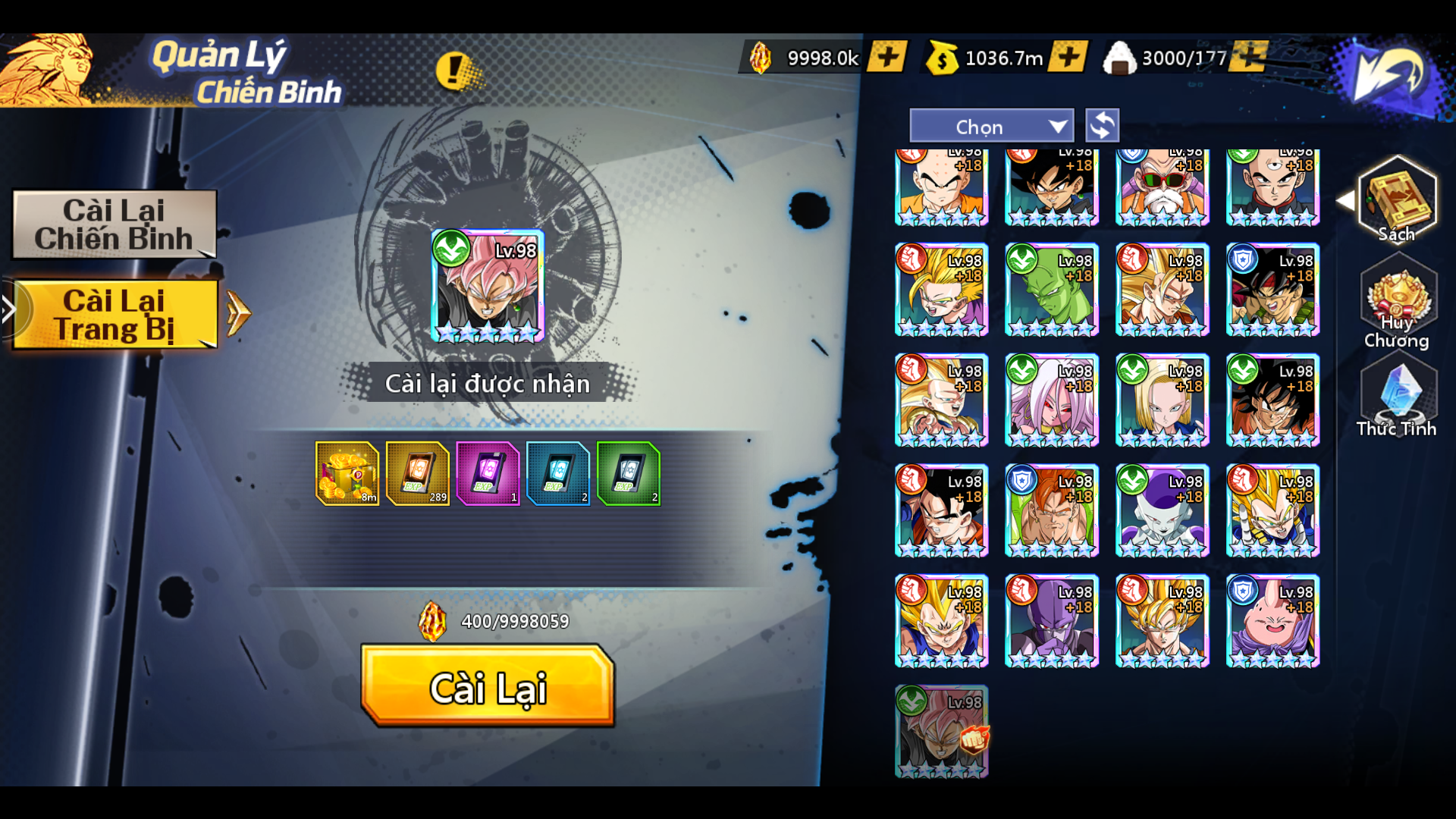The image size is (1456, 819).
Task: Open the yellow exclamation info icon
Action: tap(455, 71)
